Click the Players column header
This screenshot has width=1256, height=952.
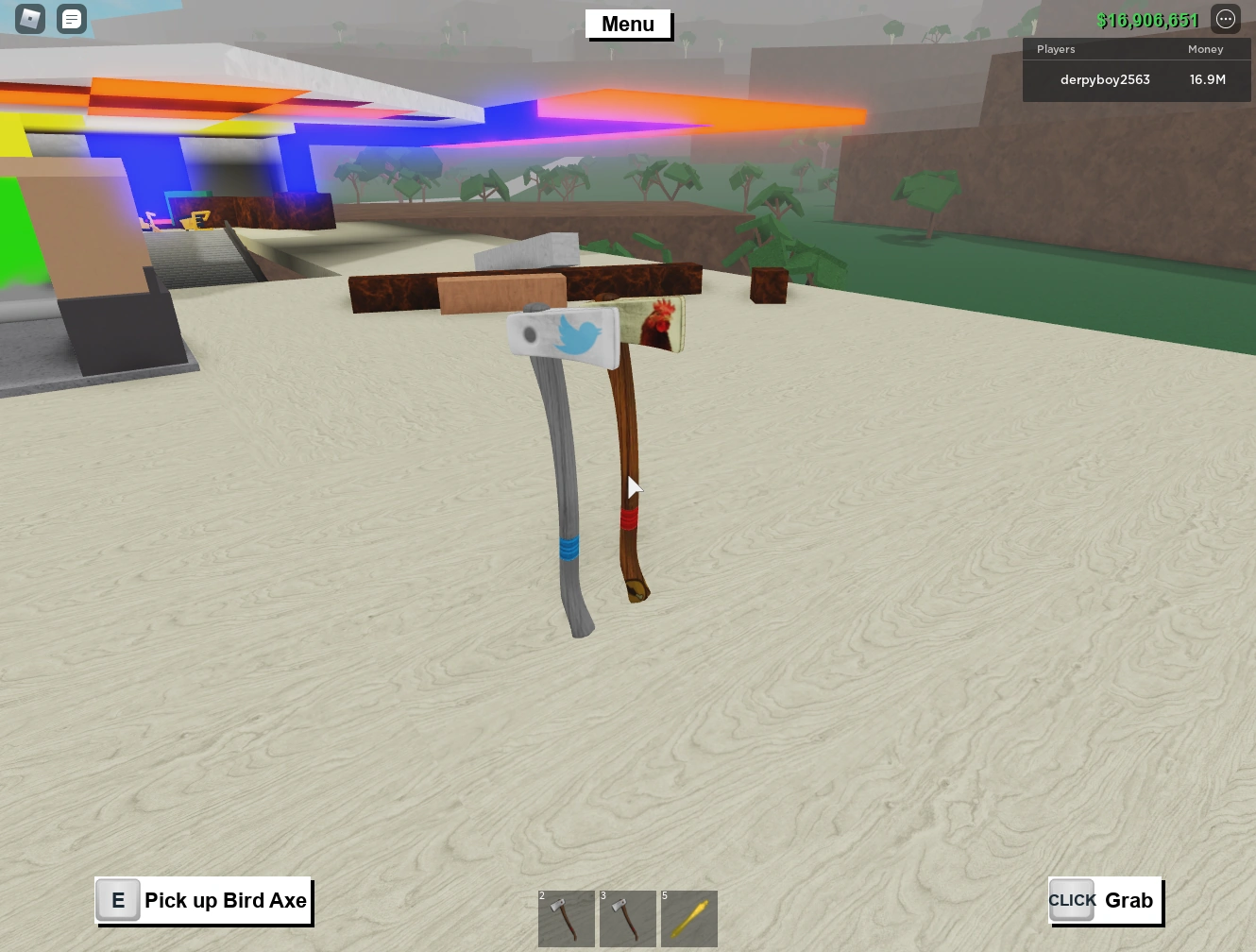[x=1056, y=49]
